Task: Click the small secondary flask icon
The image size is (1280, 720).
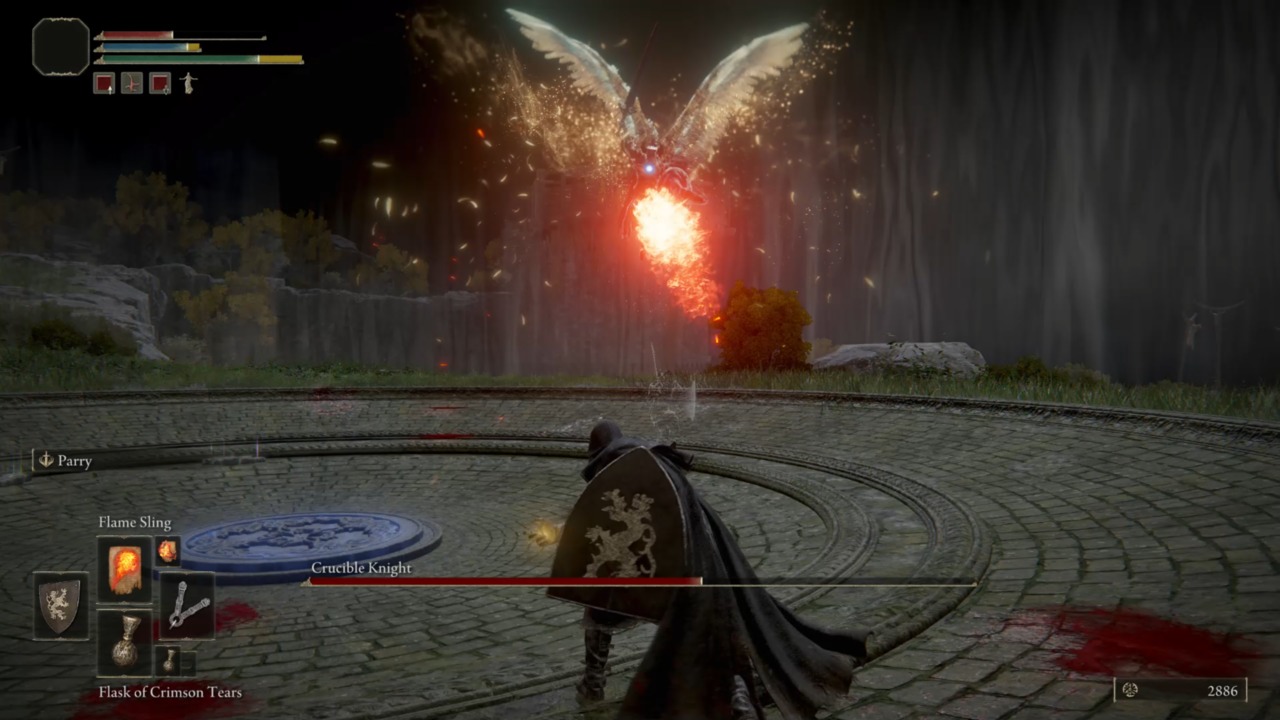Action: point(170,660)
